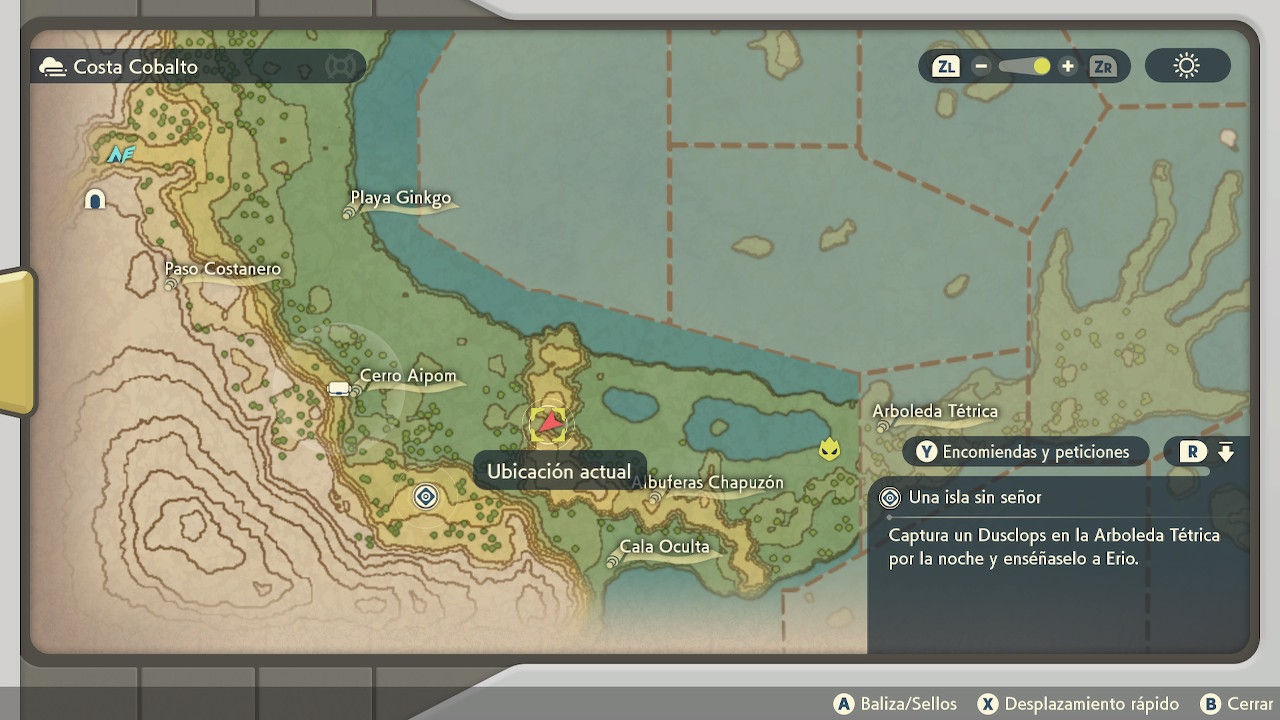
Task: Open Encomiendas y peticiones list
Action: pos(1023,452)
